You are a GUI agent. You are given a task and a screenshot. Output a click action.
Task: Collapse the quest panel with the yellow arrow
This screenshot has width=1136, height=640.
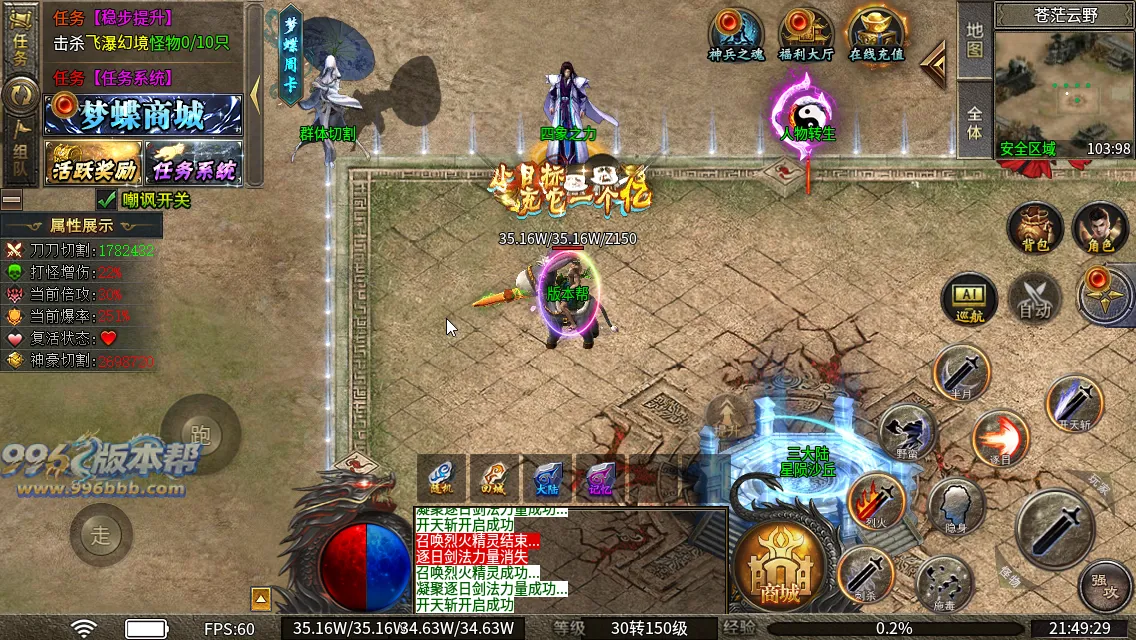(x=255, y=94)
